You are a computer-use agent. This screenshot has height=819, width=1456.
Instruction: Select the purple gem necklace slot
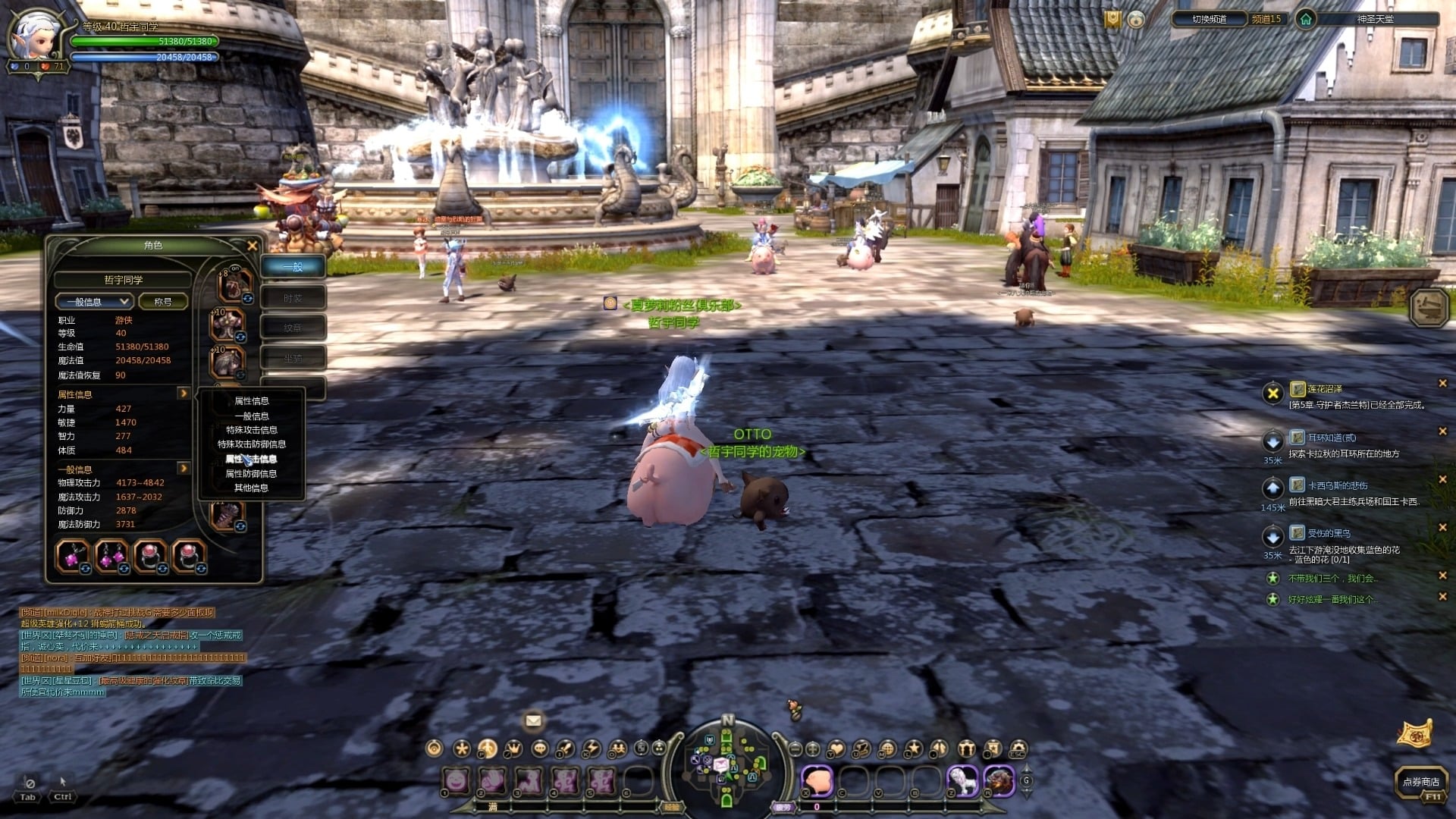[73, 556]
